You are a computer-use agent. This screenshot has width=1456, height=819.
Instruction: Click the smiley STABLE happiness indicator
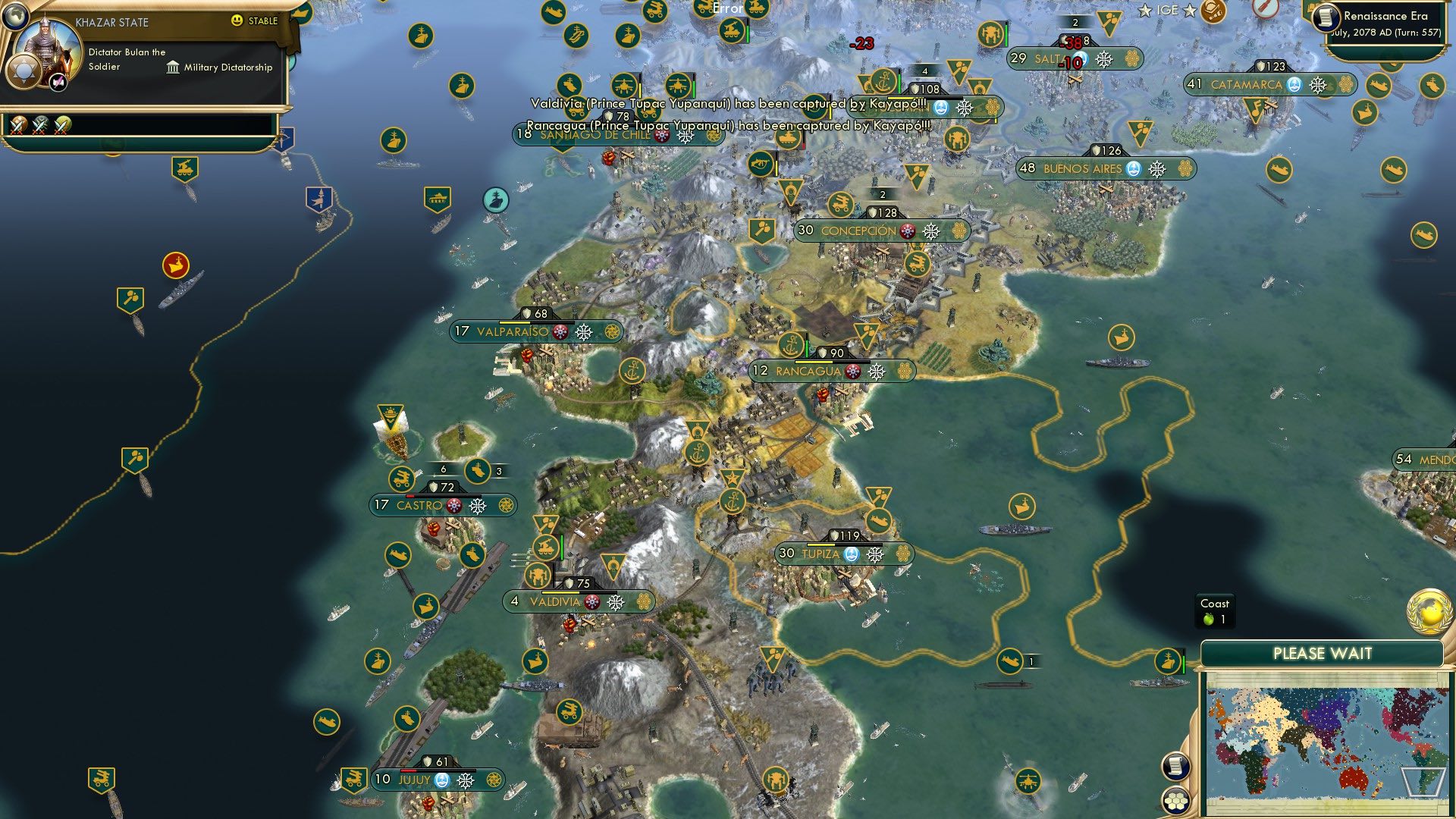237,22
